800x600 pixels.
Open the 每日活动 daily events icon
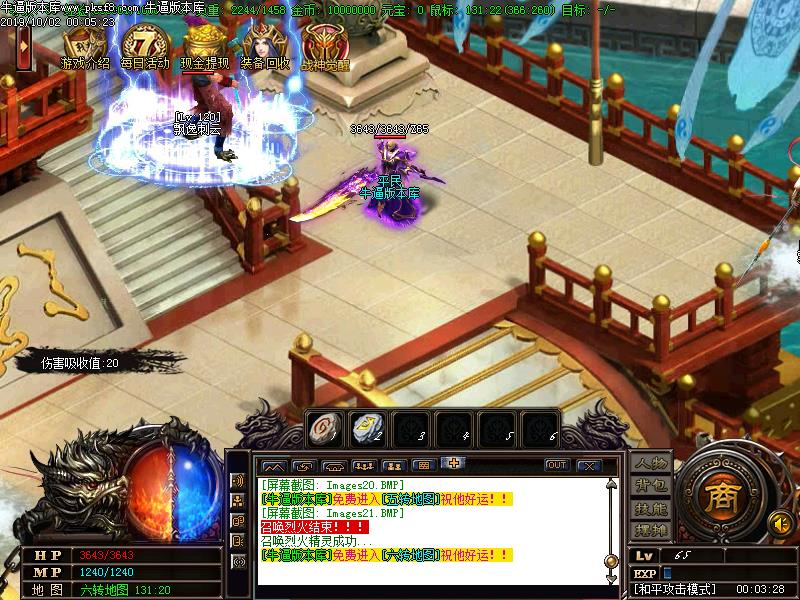[146, 46]
